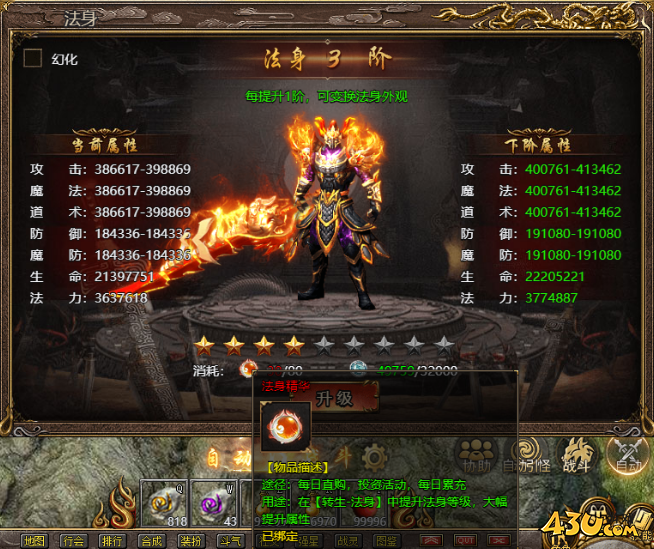This screenshot has height=549, width=654.
Task: Open the 排行 ranking menu
Action: pos(112,541)
